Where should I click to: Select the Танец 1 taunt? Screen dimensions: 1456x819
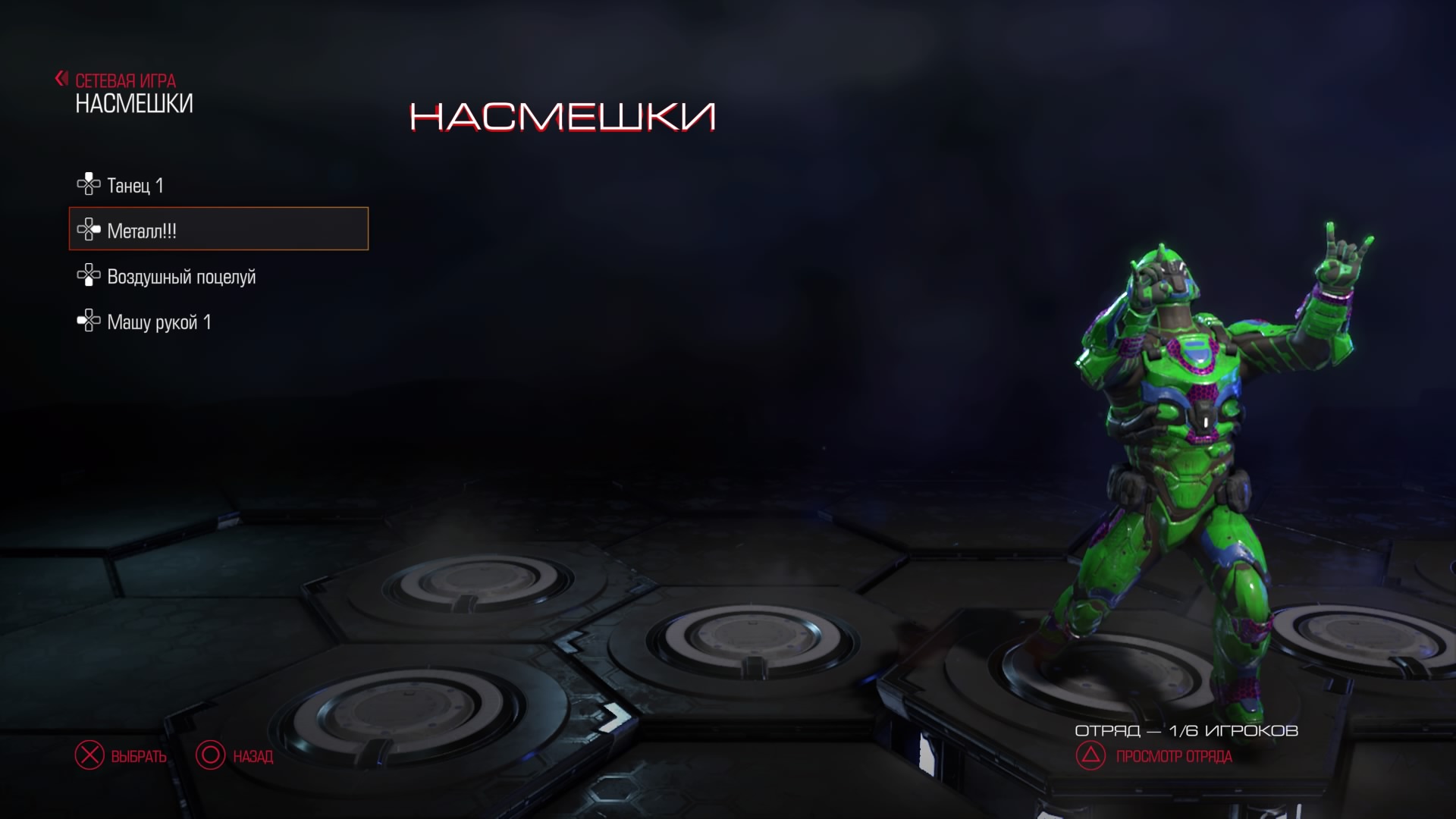(135, 185)
